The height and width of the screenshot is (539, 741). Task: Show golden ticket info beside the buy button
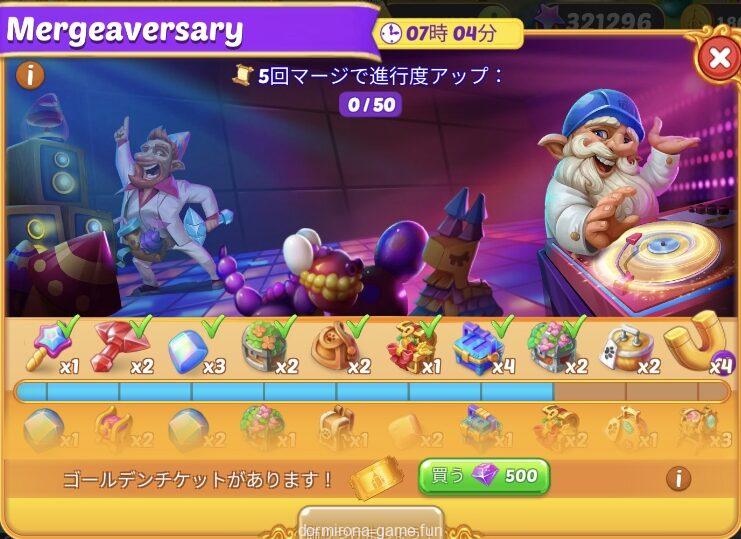pyautogui.click(x=678, y=477)
